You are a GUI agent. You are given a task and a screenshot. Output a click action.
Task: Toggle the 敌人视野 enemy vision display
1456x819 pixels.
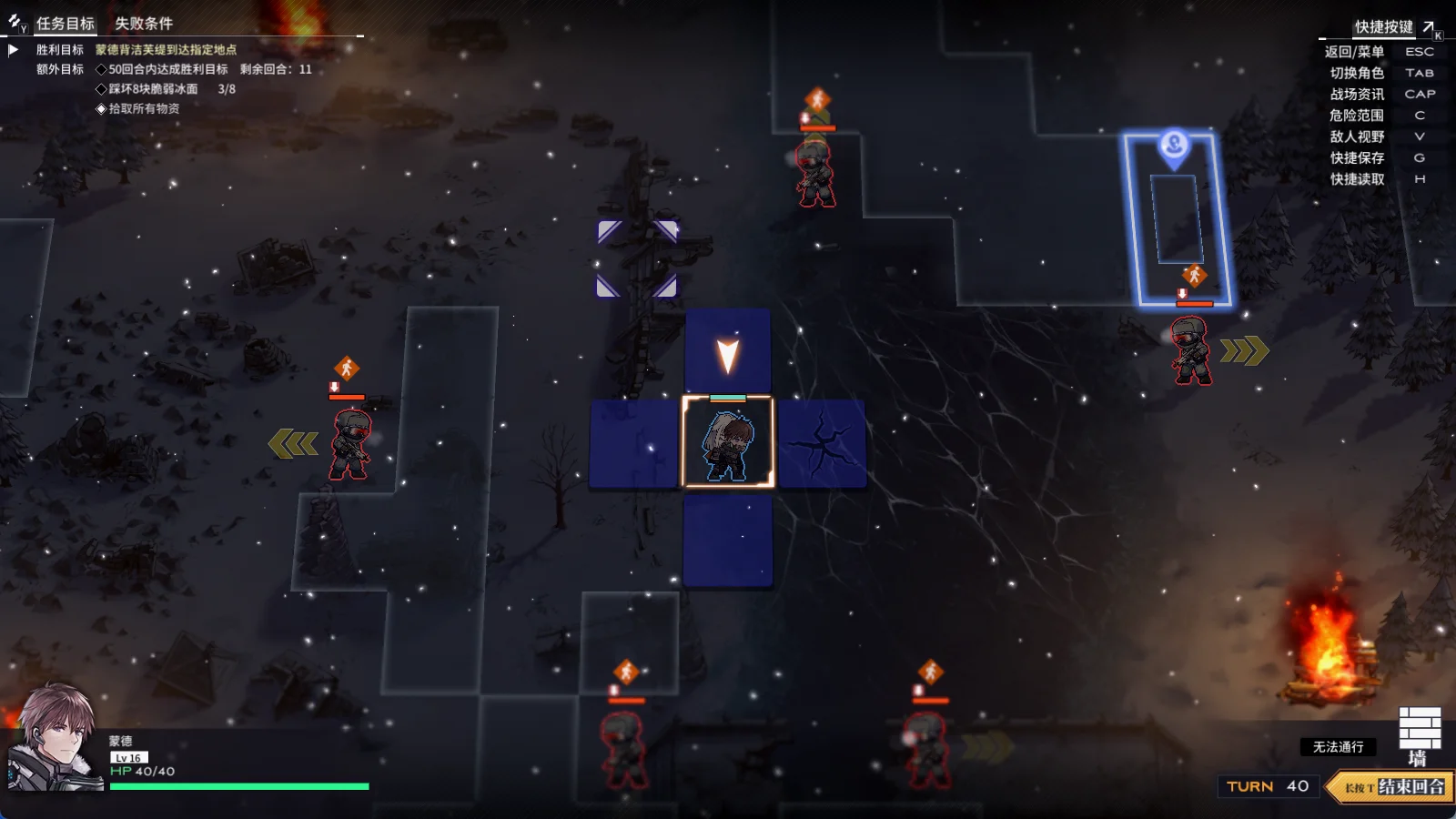[1356, 136]
